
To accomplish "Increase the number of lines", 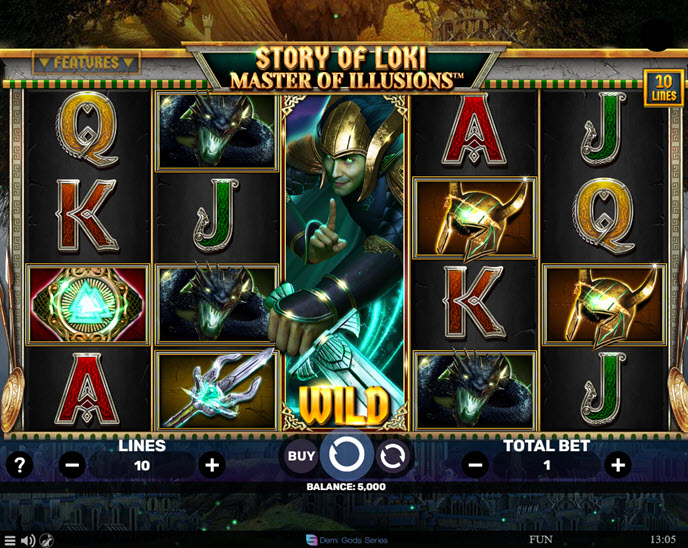I will (x=211, y=465).
